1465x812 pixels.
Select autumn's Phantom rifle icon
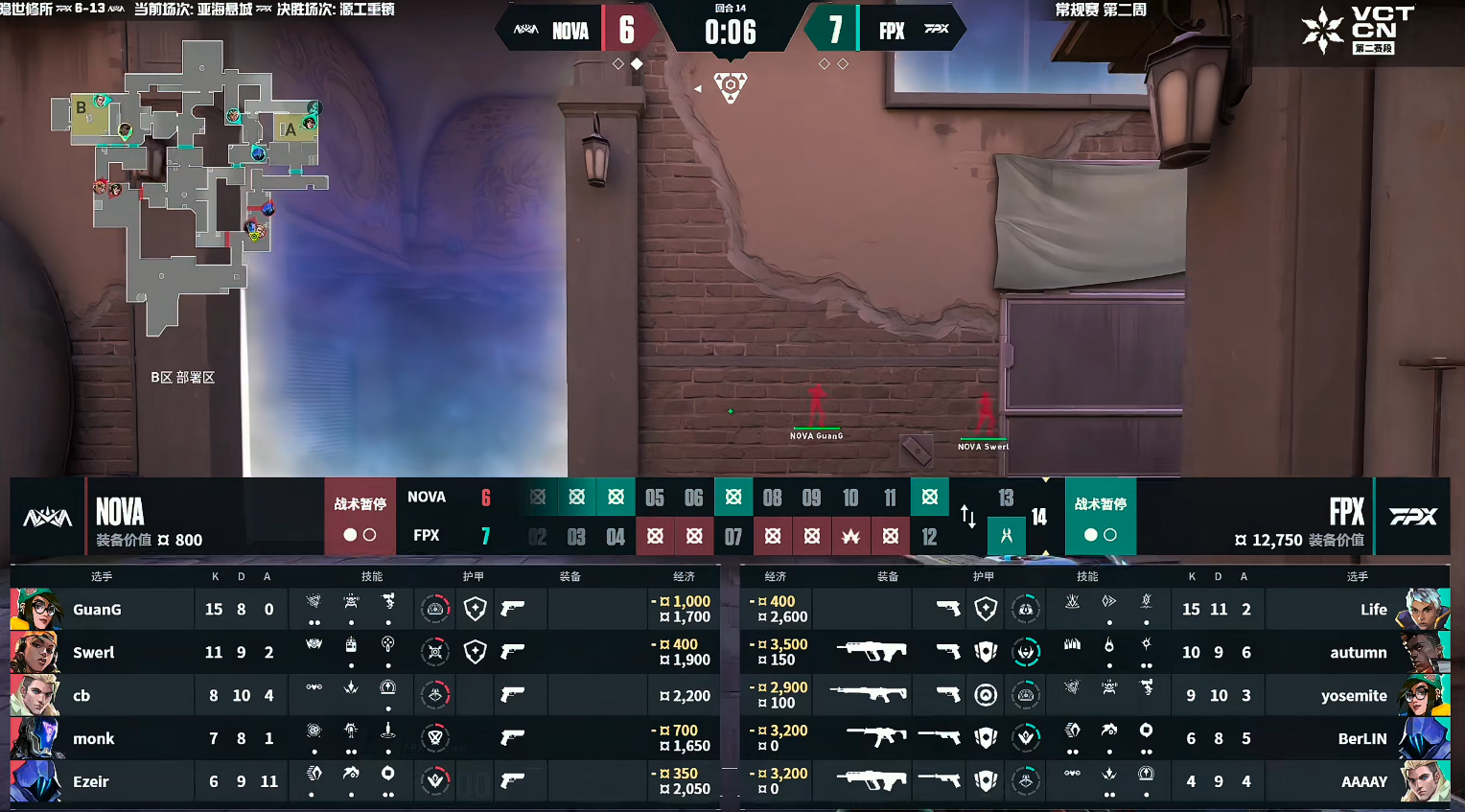(x=871, y=652)
